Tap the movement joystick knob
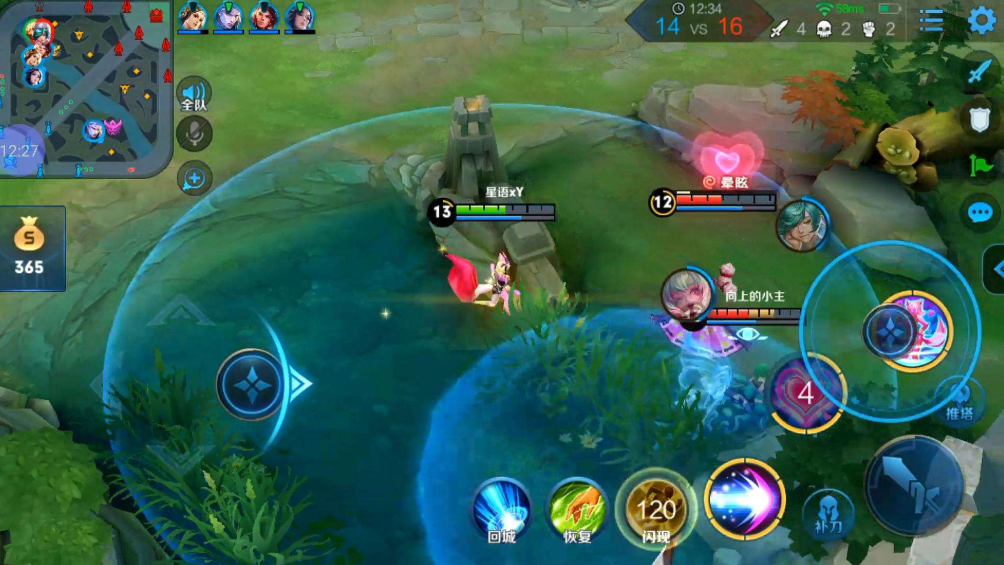Viewport: 1004px width, 565px height. (250, 384)
